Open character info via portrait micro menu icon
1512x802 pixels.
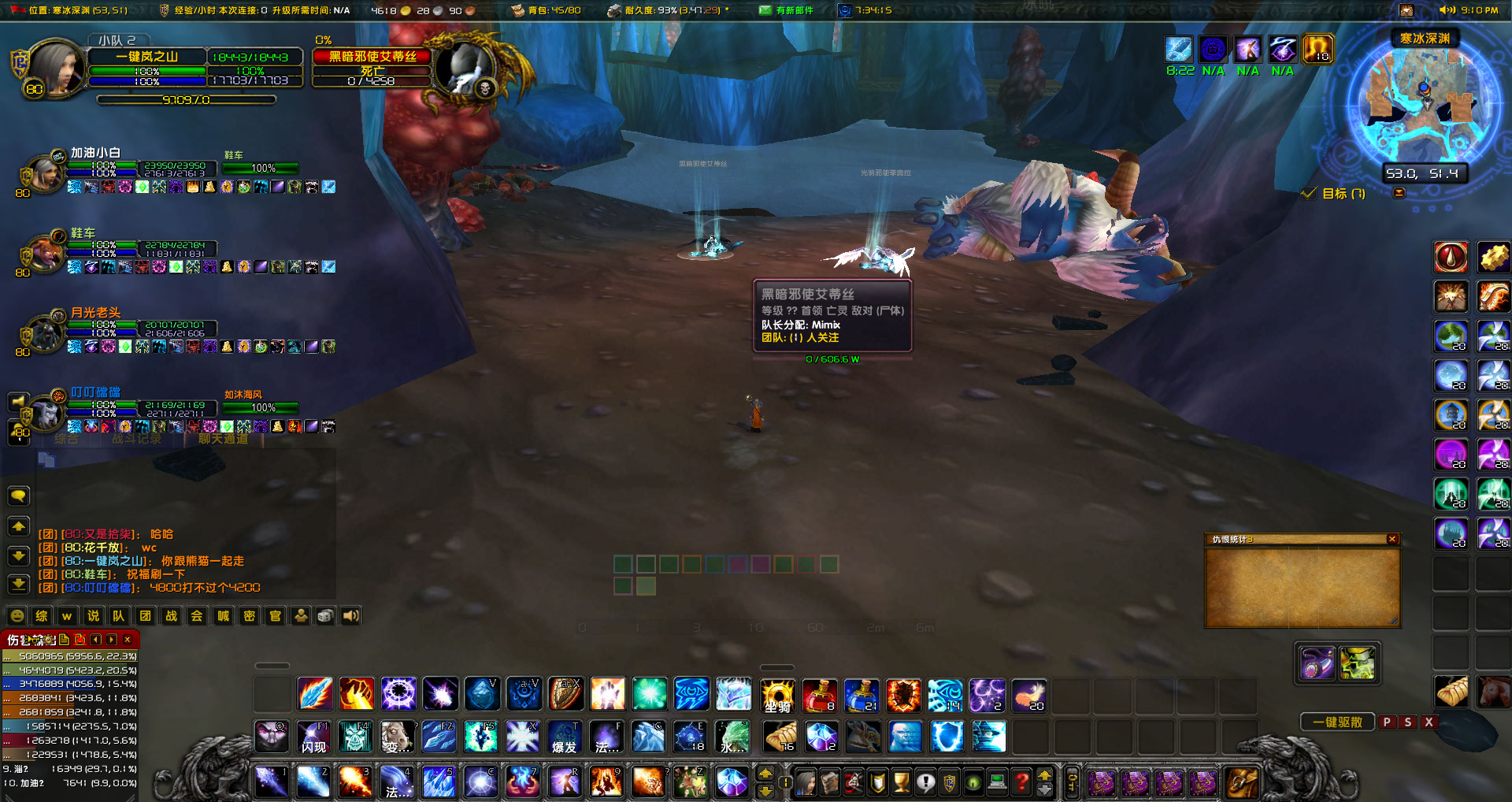pos(806,782)
